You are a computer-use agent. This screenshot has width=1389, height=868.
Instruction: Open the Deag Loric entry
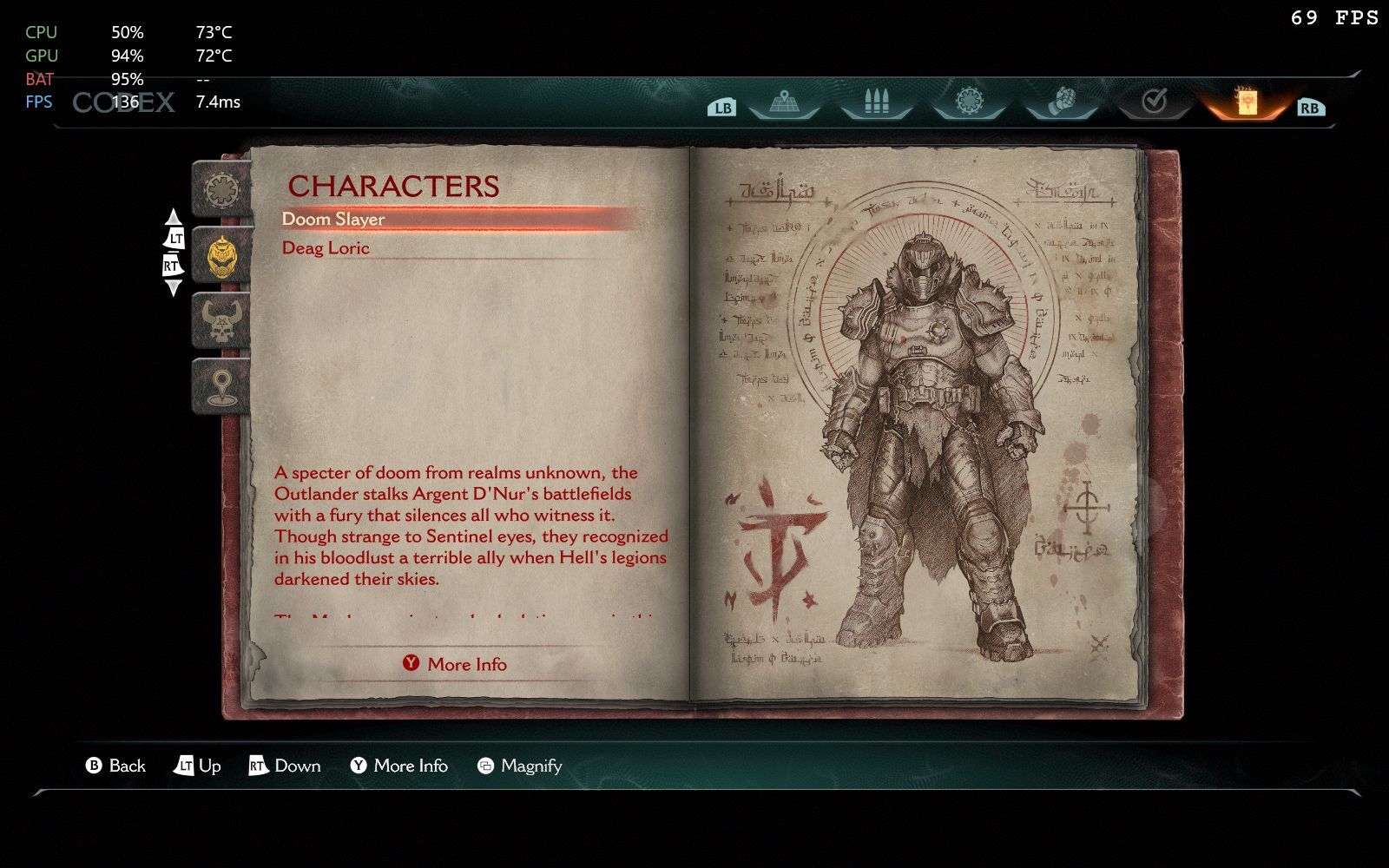326,248
